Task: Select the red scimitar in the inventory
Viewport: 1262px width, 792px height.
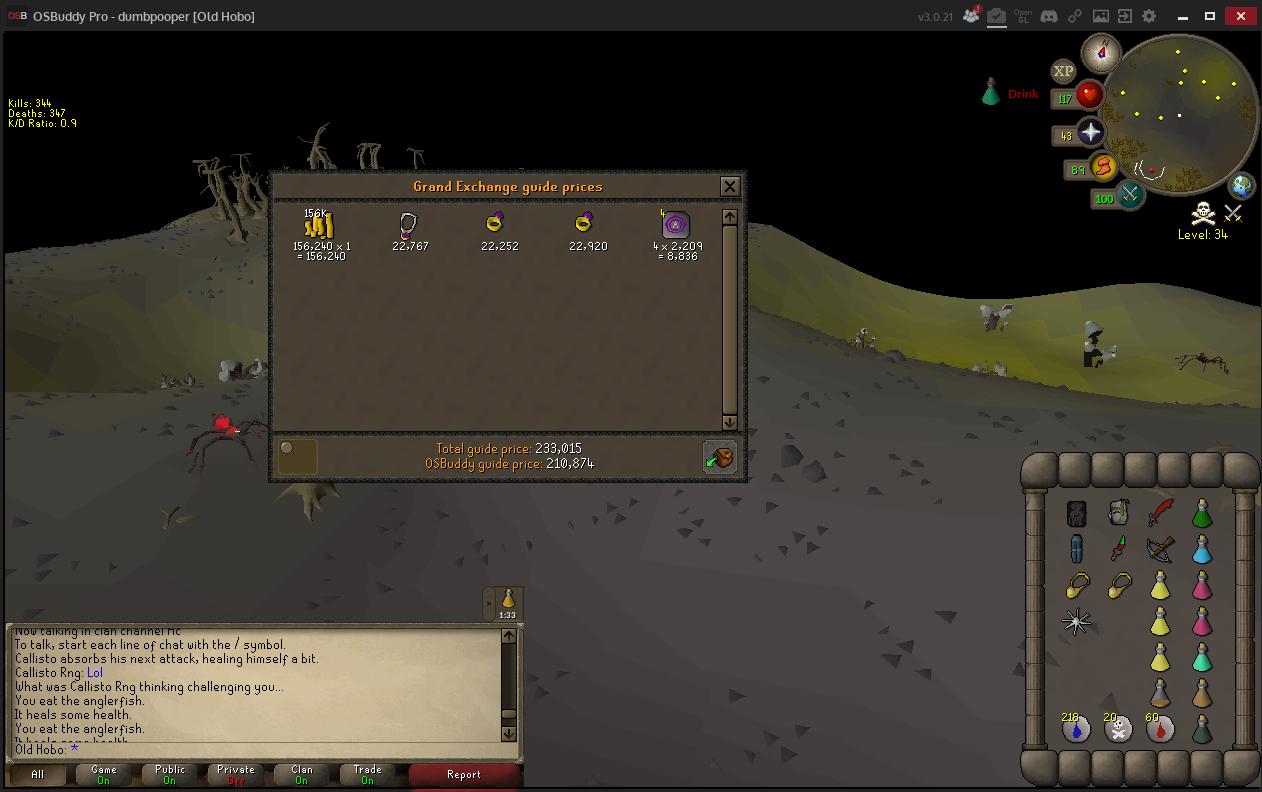Action: tap(1160, 513)
